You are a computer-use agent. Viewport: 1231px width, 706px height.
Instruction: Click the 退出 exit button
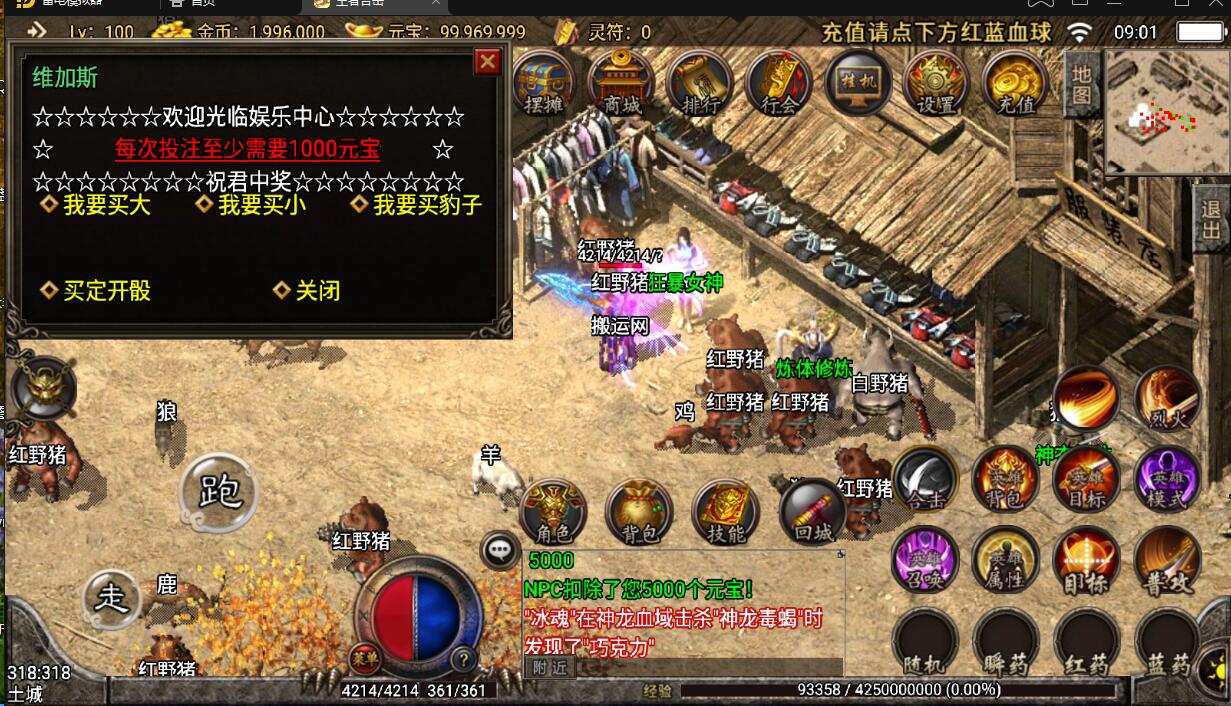coord(1212,221)
